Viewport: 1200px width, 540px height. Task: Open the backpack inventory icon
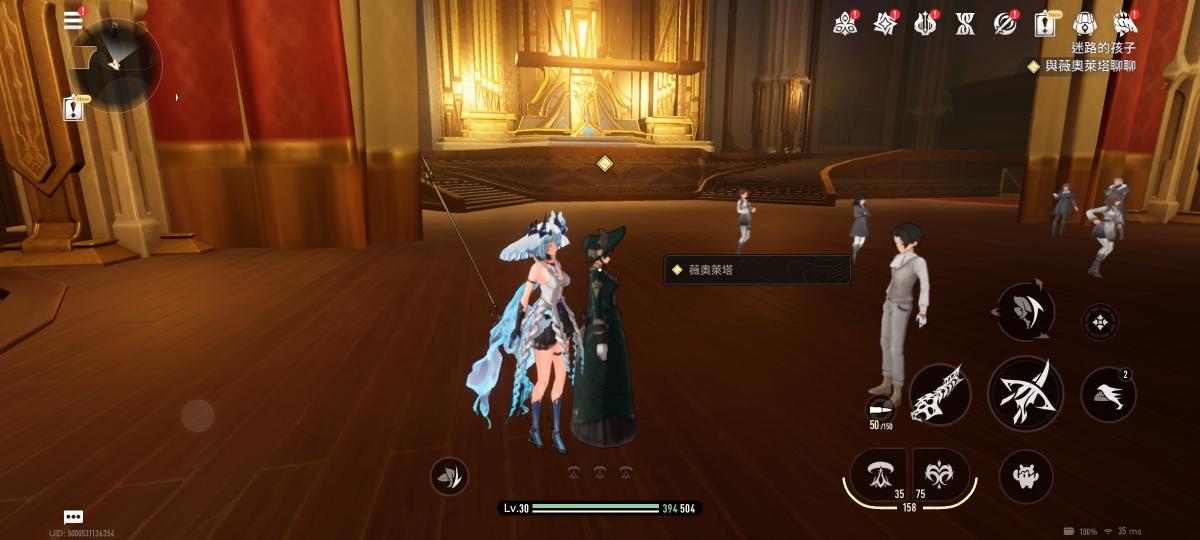point(1086,23)
